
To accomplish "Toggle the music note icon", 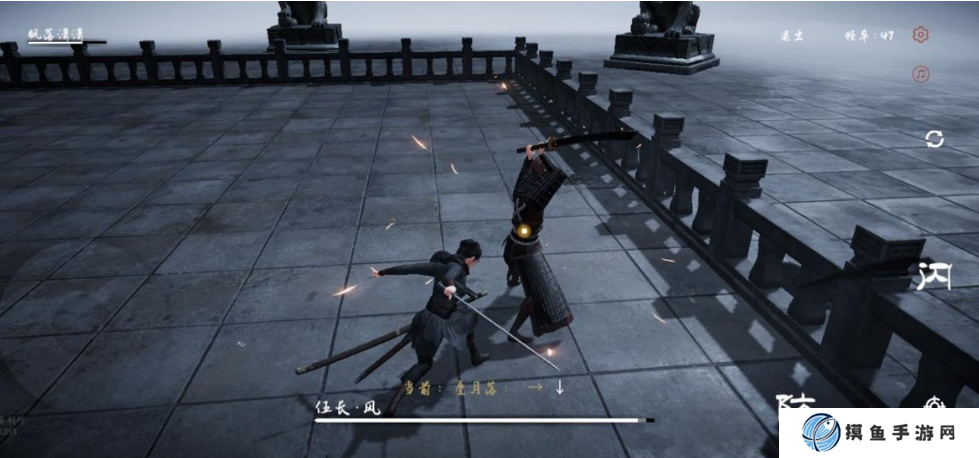I will [921, 74].
